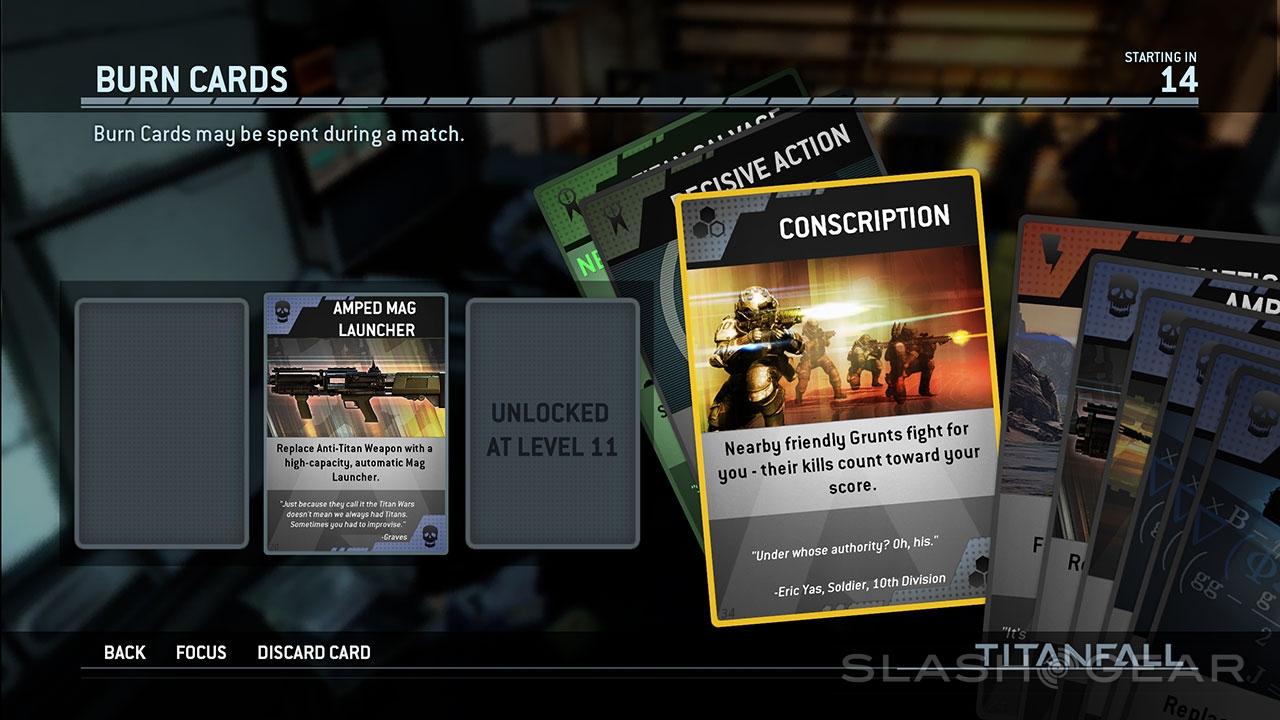
Task: Choose the FOCUS option
Action: click(201, 653)
